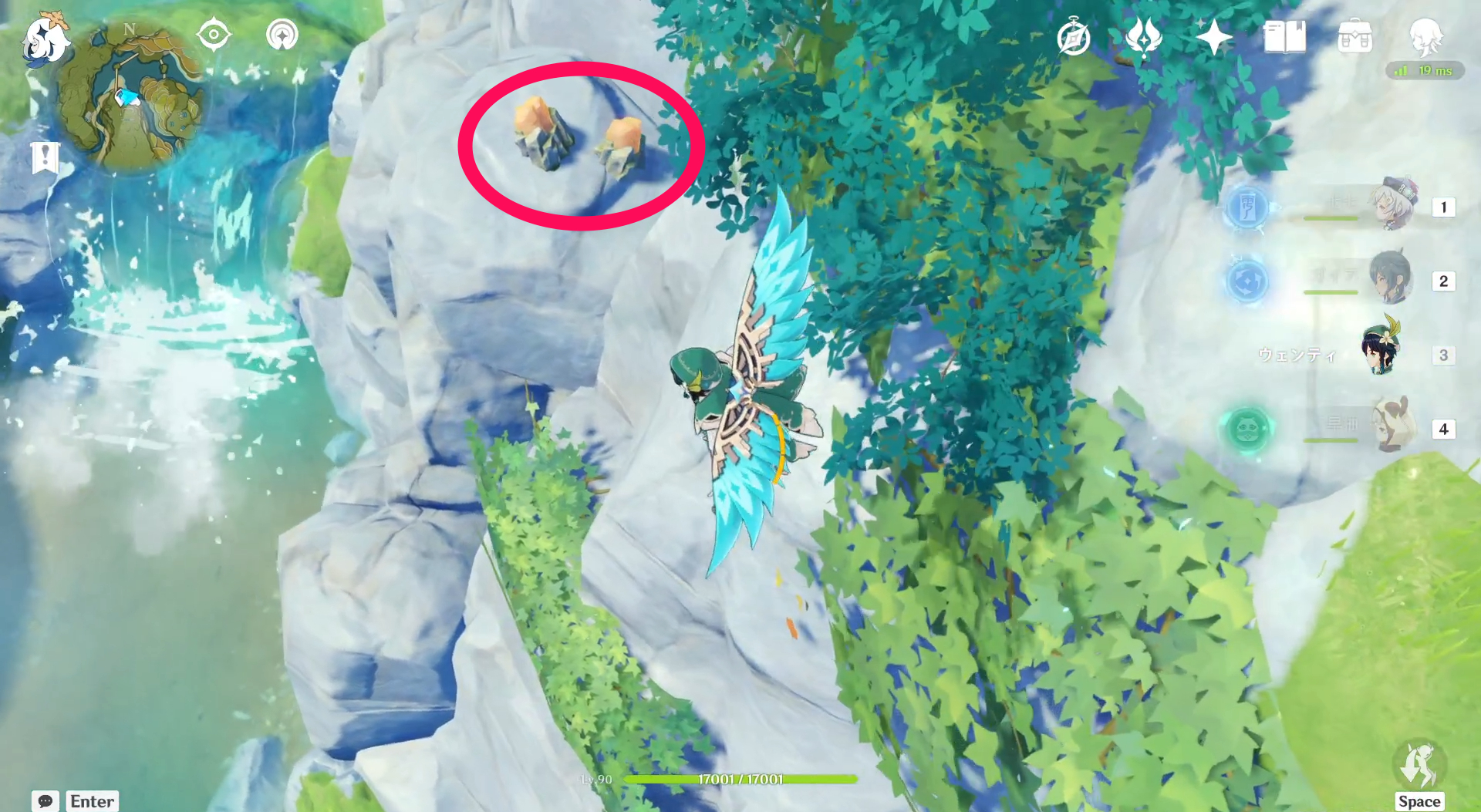Open the adventurer handbook book icon
This screenshot has height=812, width=1481.
tap(1284, 37)
